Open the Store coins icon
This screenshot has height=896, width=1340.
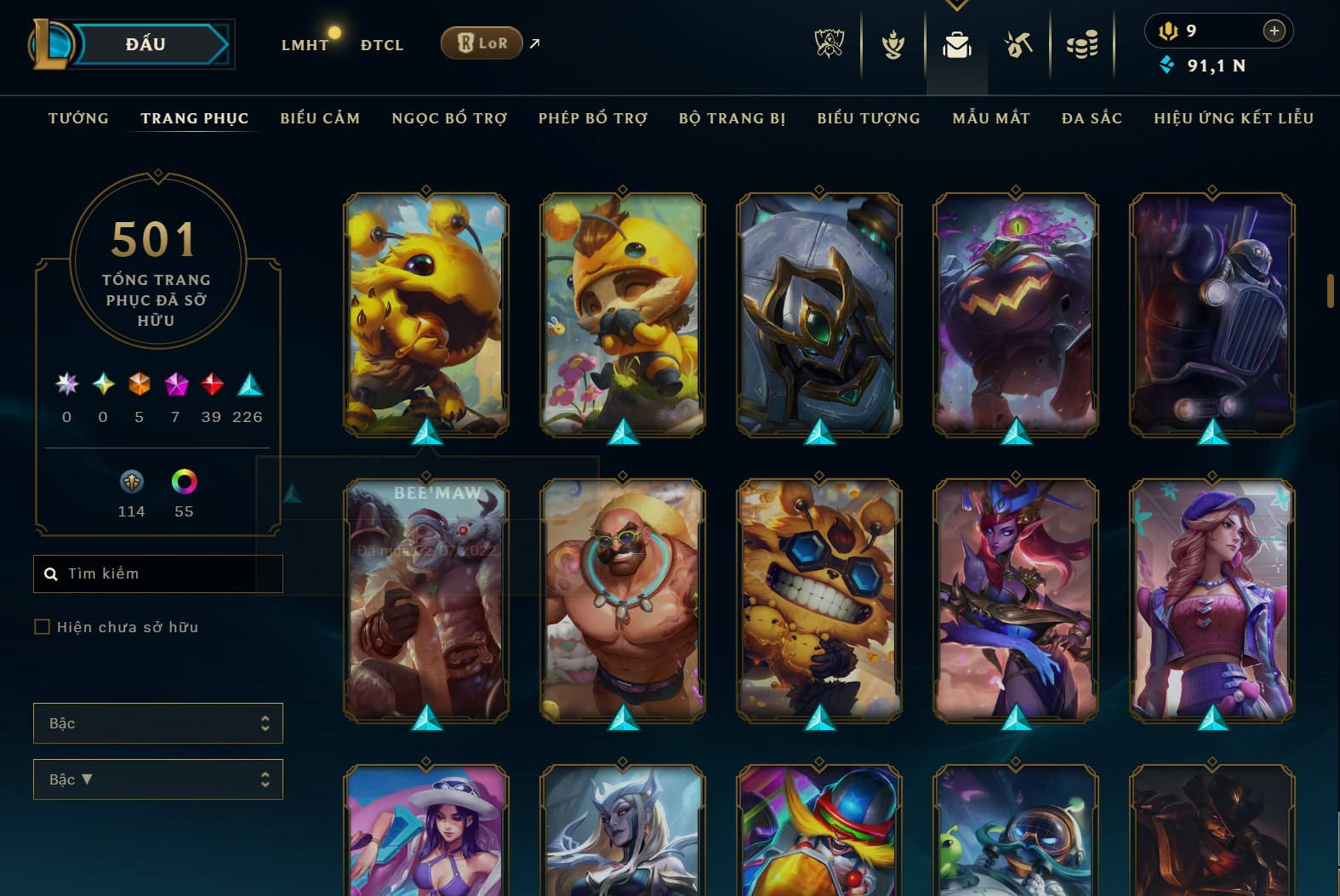coord(1081,44)
